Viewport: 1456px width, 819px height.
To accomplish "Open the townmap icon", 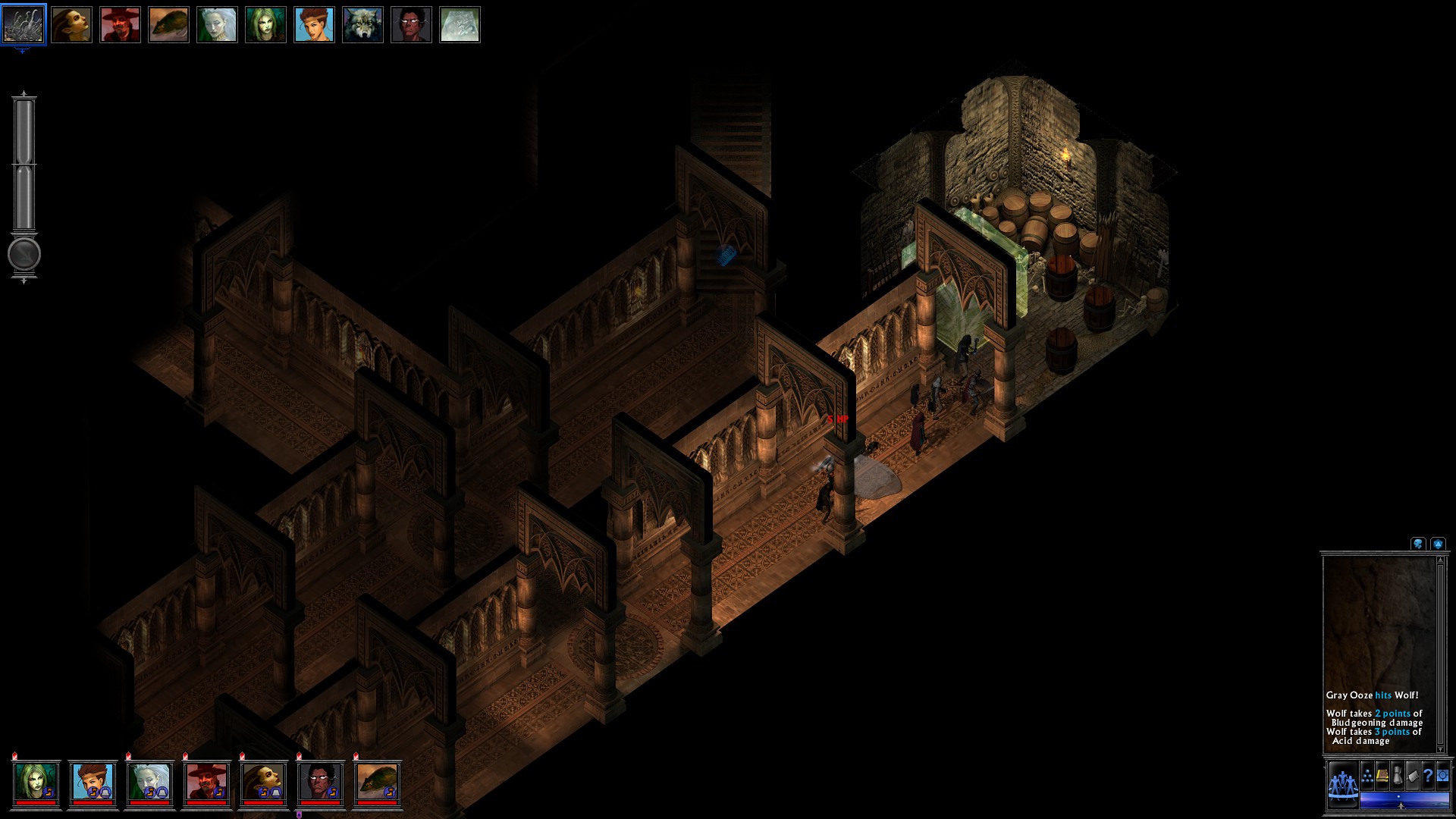I will (1412, 777).
